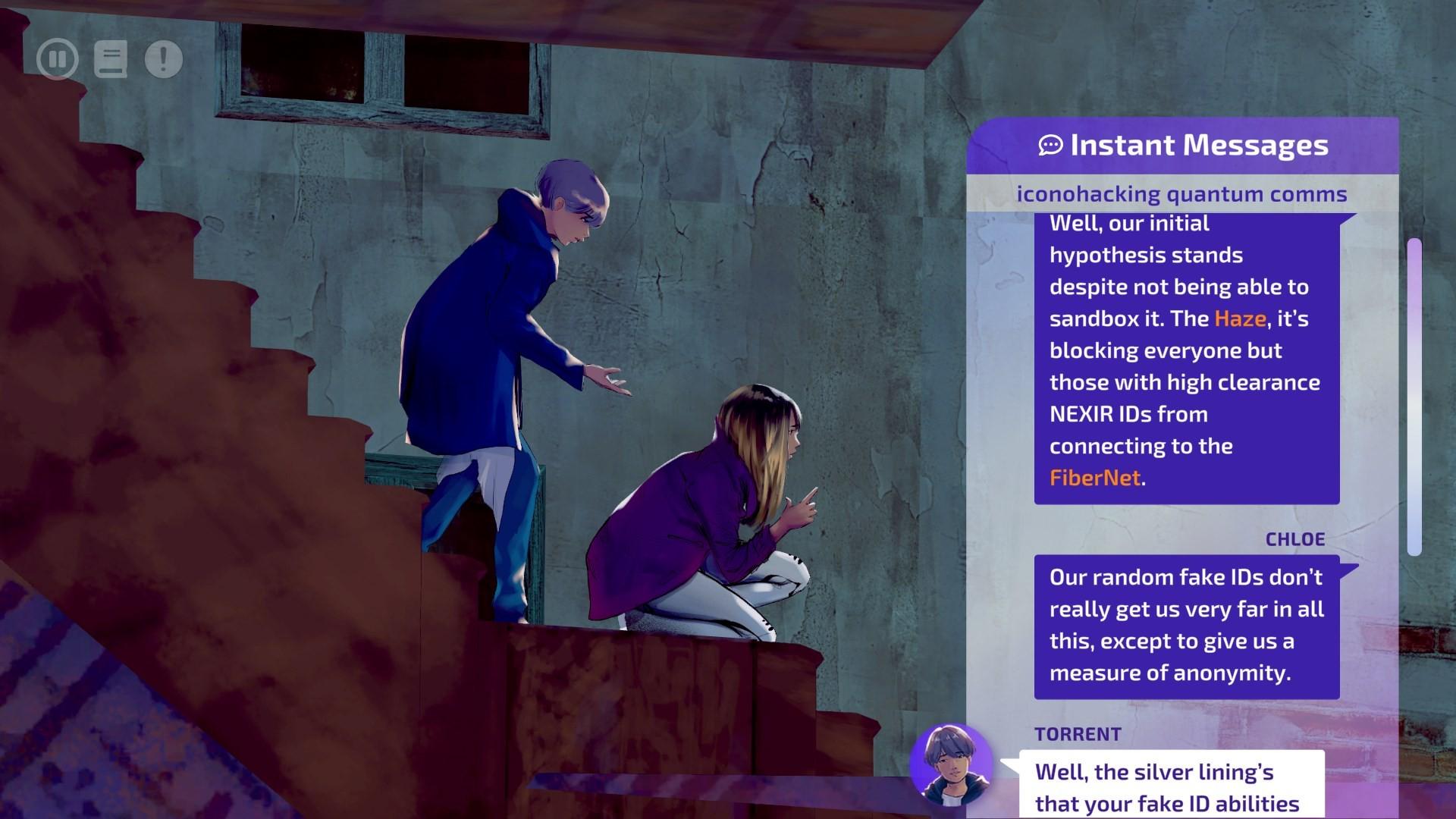Select the pause icon in the top-left corner

click(58, 59)
